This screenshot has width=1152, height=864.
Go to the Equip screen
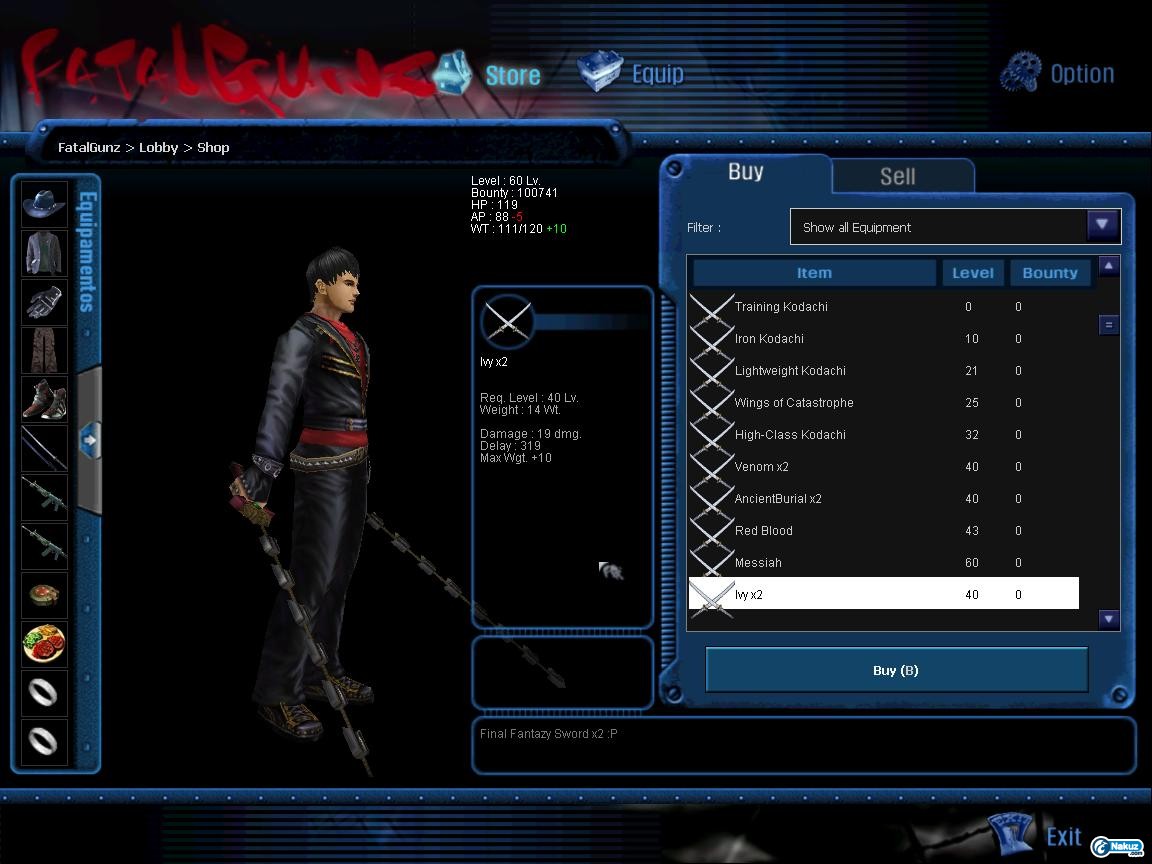pos(633,73)
